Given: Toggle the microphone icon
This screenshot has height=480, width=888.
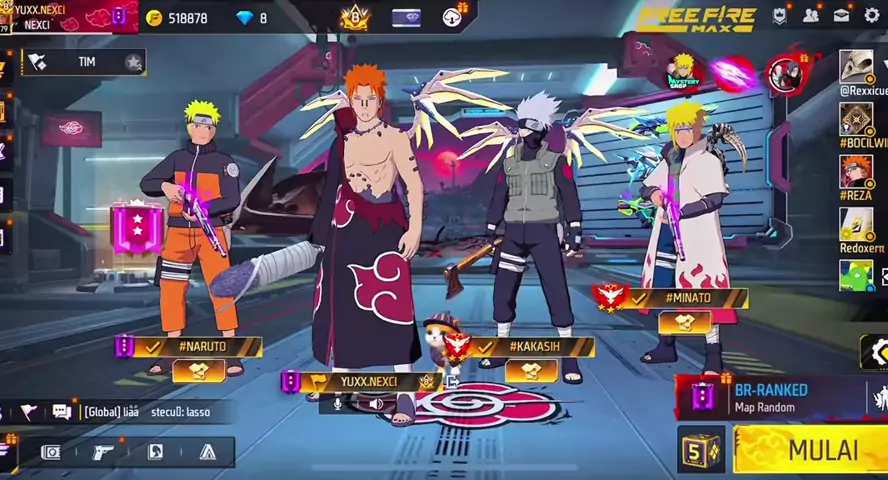Looking at the screenshot, I should point(338,404).
